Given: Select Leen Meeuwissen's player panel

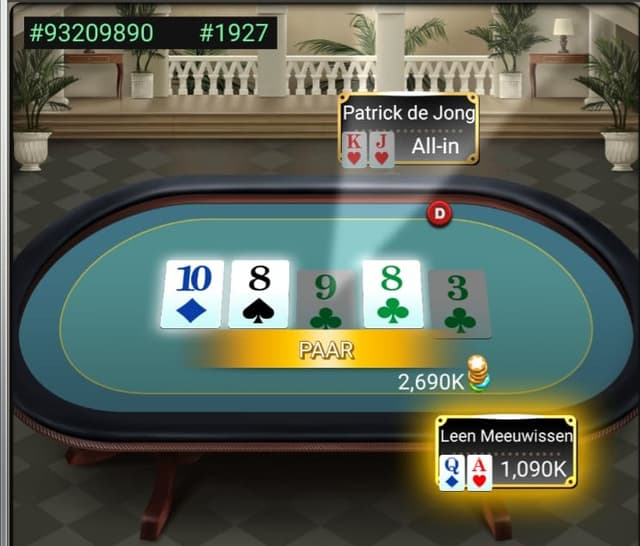Looking at the screenshot, I should tap(506, 452).
